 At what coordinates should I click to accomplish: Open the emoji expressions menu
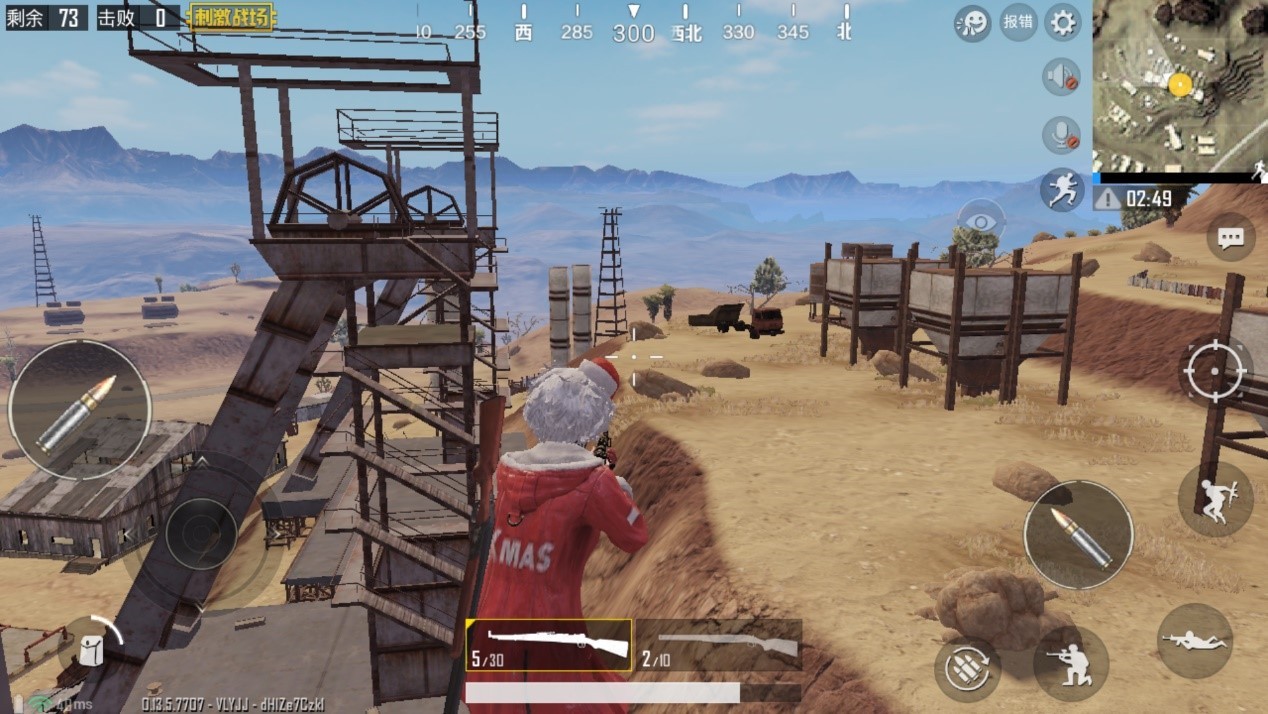tap(972, 22)
